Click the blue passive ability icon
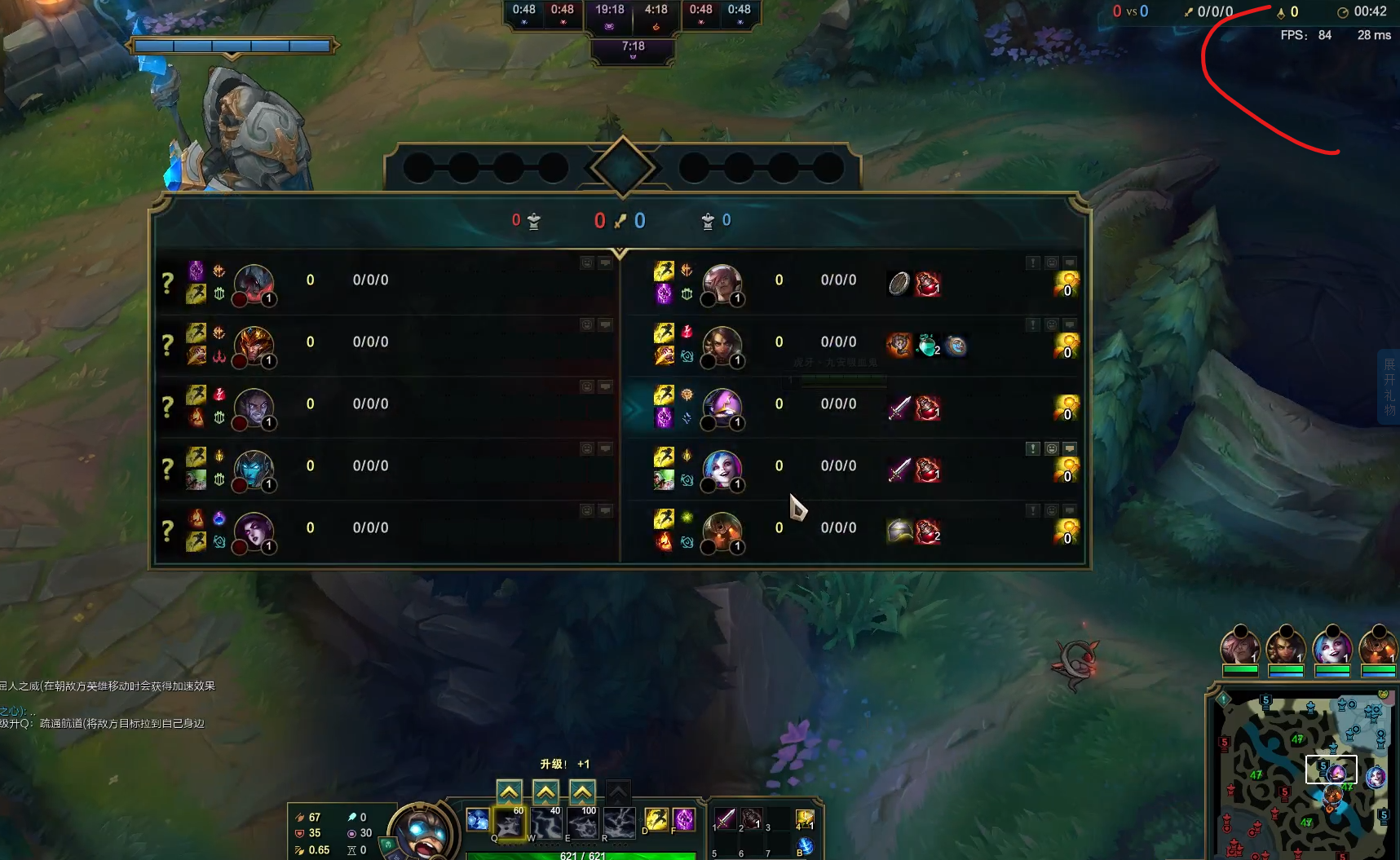This screenshot has height=860, width=1400. (478, 819)
